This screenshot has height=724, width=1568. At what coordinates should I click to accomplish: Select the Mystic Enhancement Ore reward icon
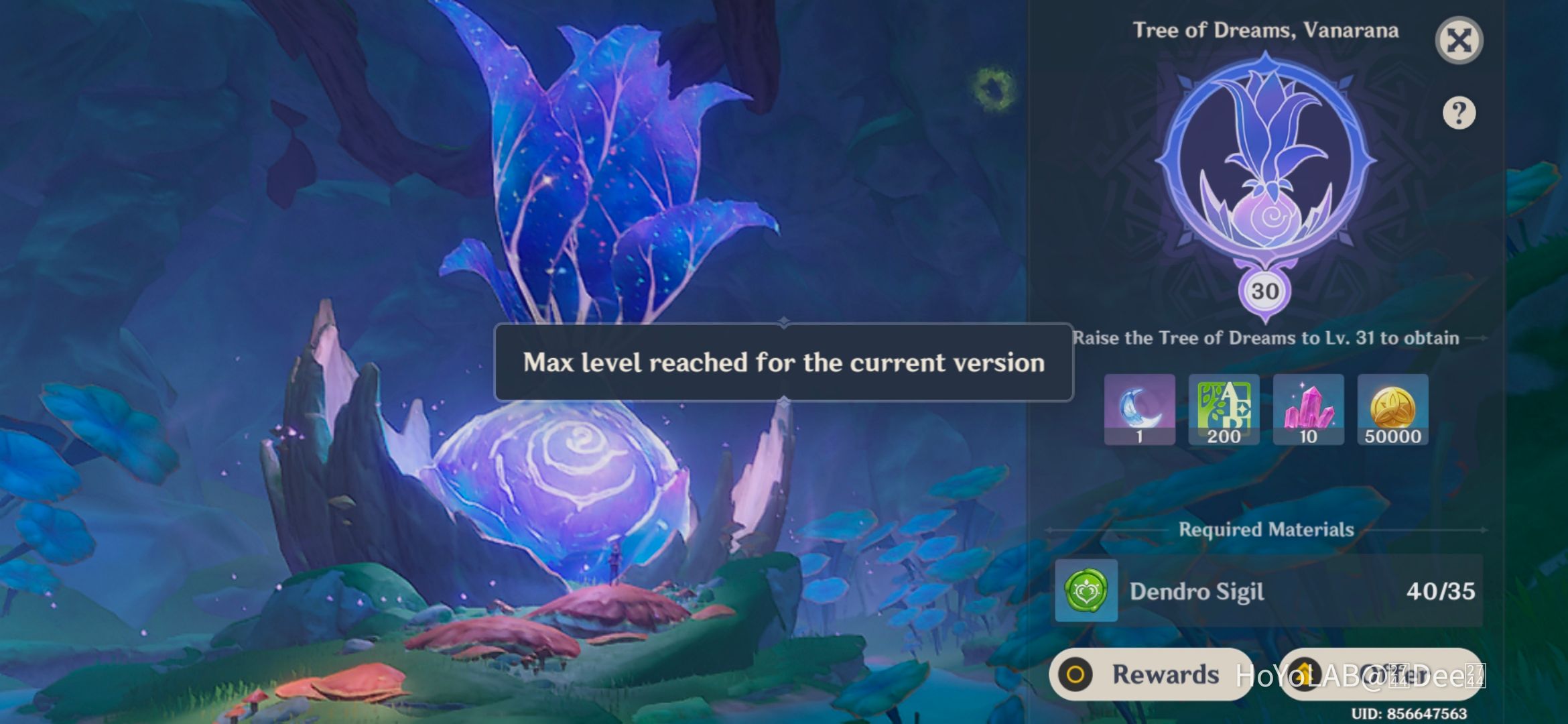1308,410
